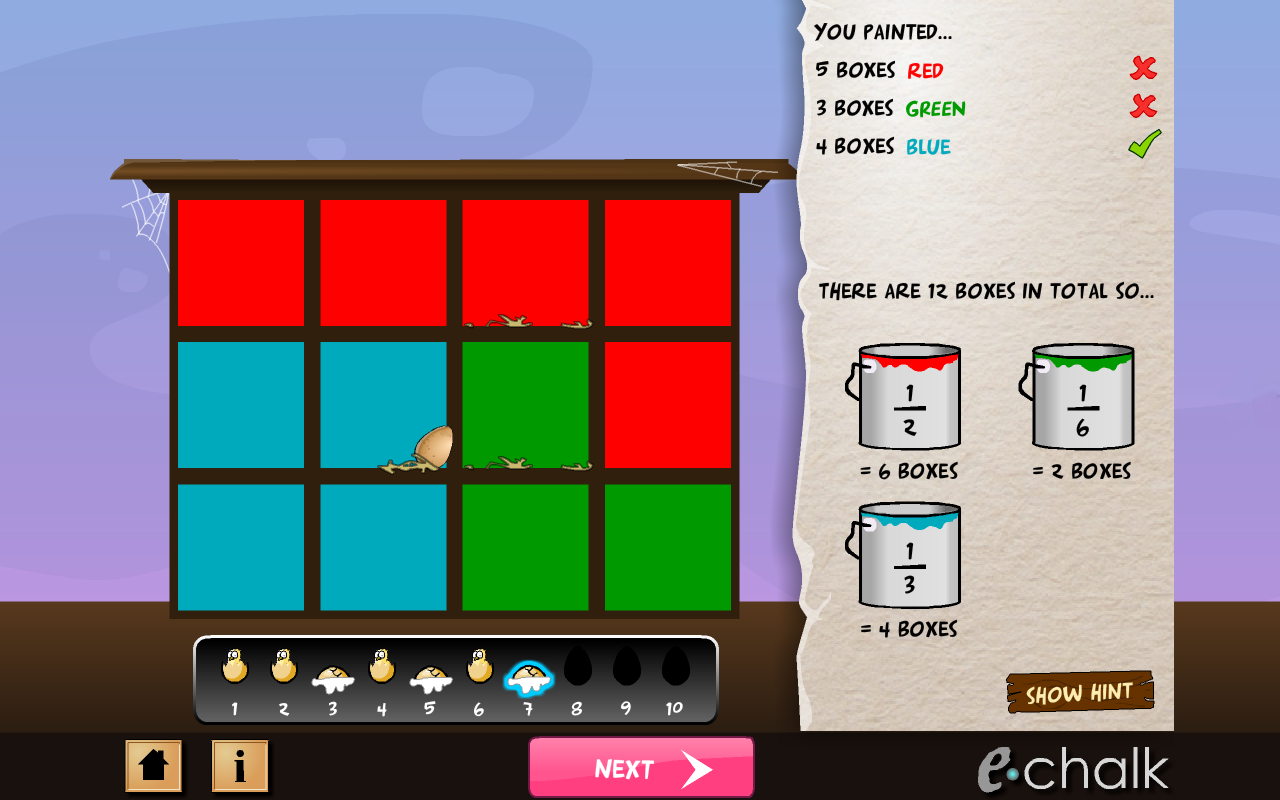This screenshot has width=1280, height=800.
Task: Select the green 1/6 paint bucket
Action: 1080,398
